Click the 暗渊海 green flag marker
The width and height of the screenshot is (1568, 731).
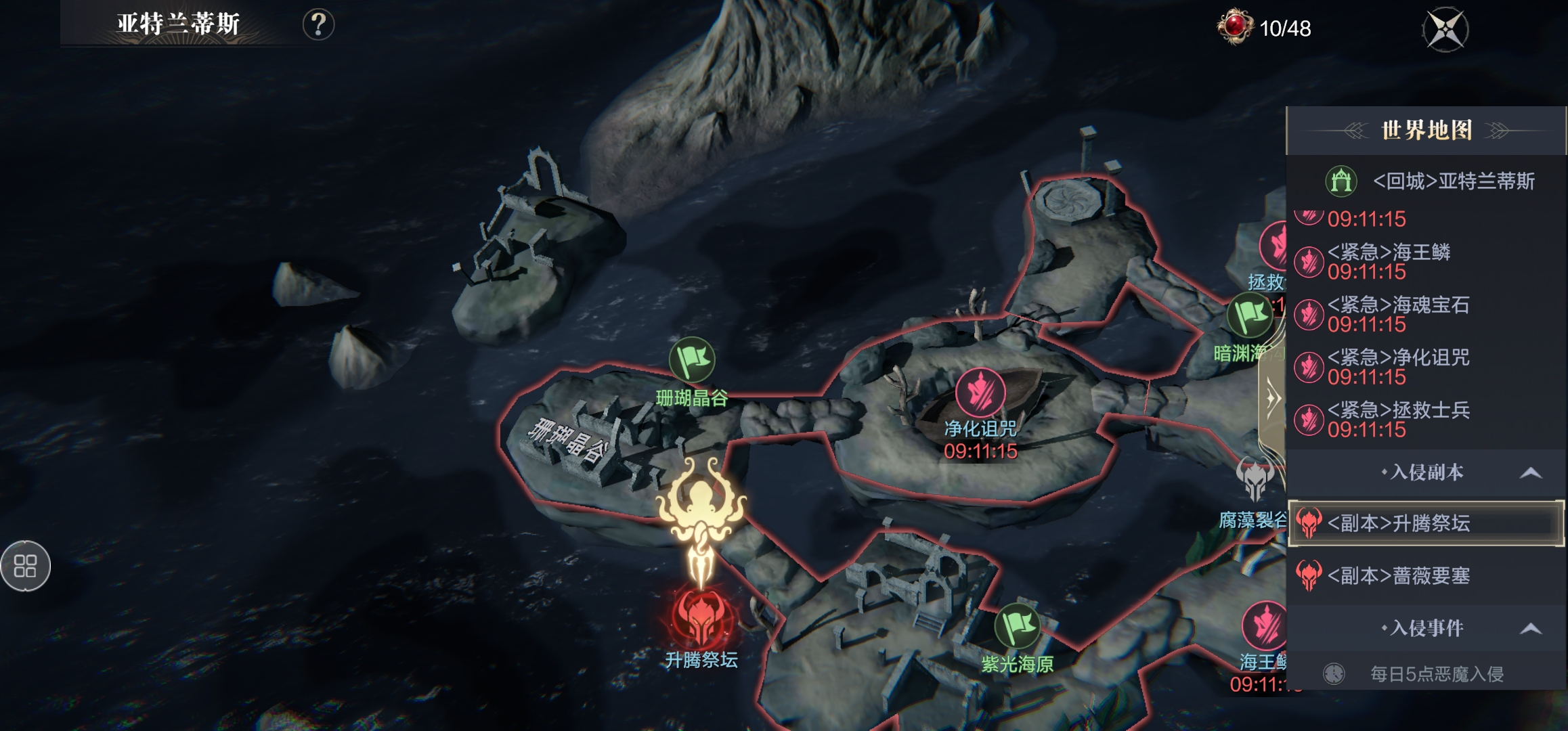point(1249,315)
